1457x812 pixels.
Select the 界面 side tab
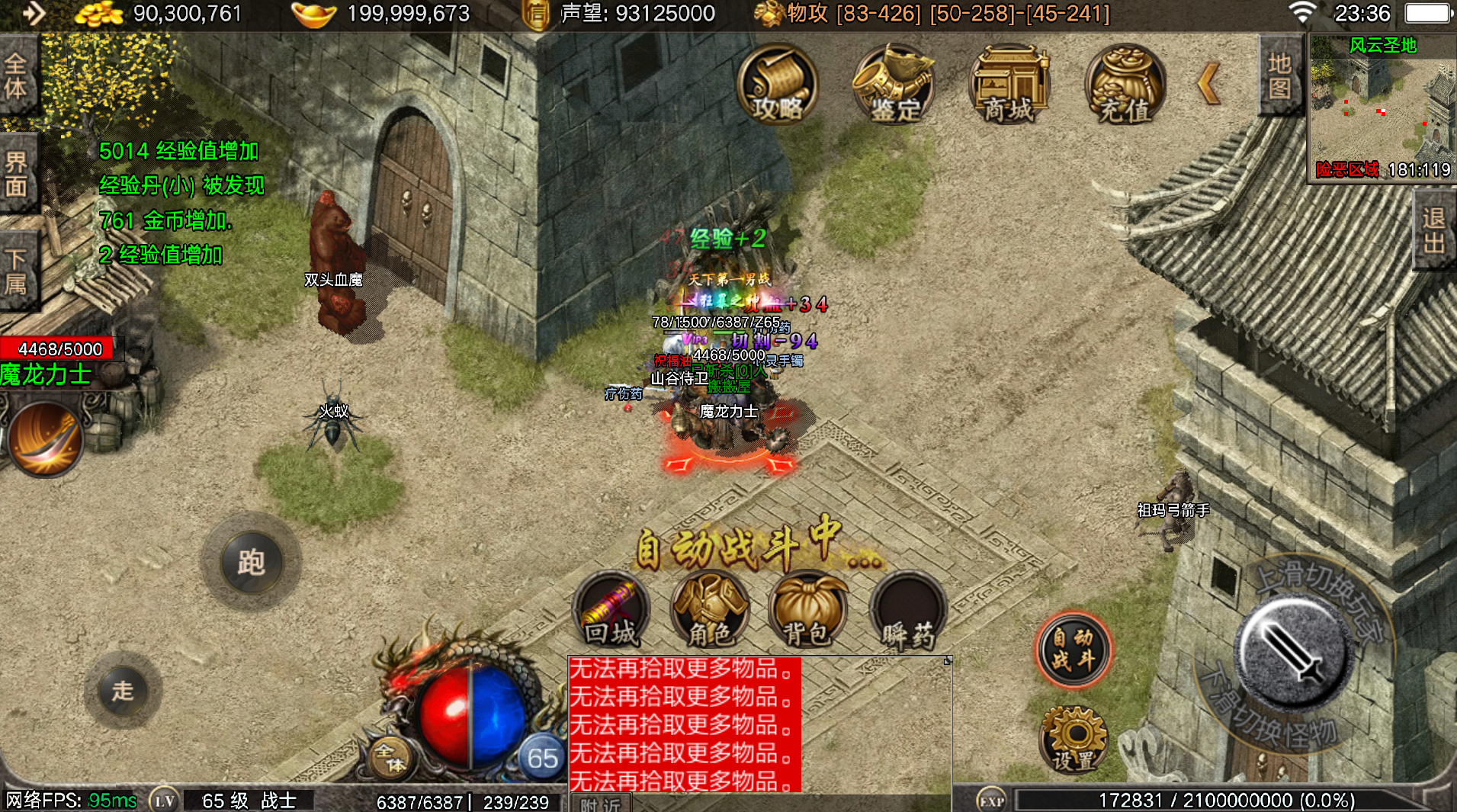pos(16,173)
